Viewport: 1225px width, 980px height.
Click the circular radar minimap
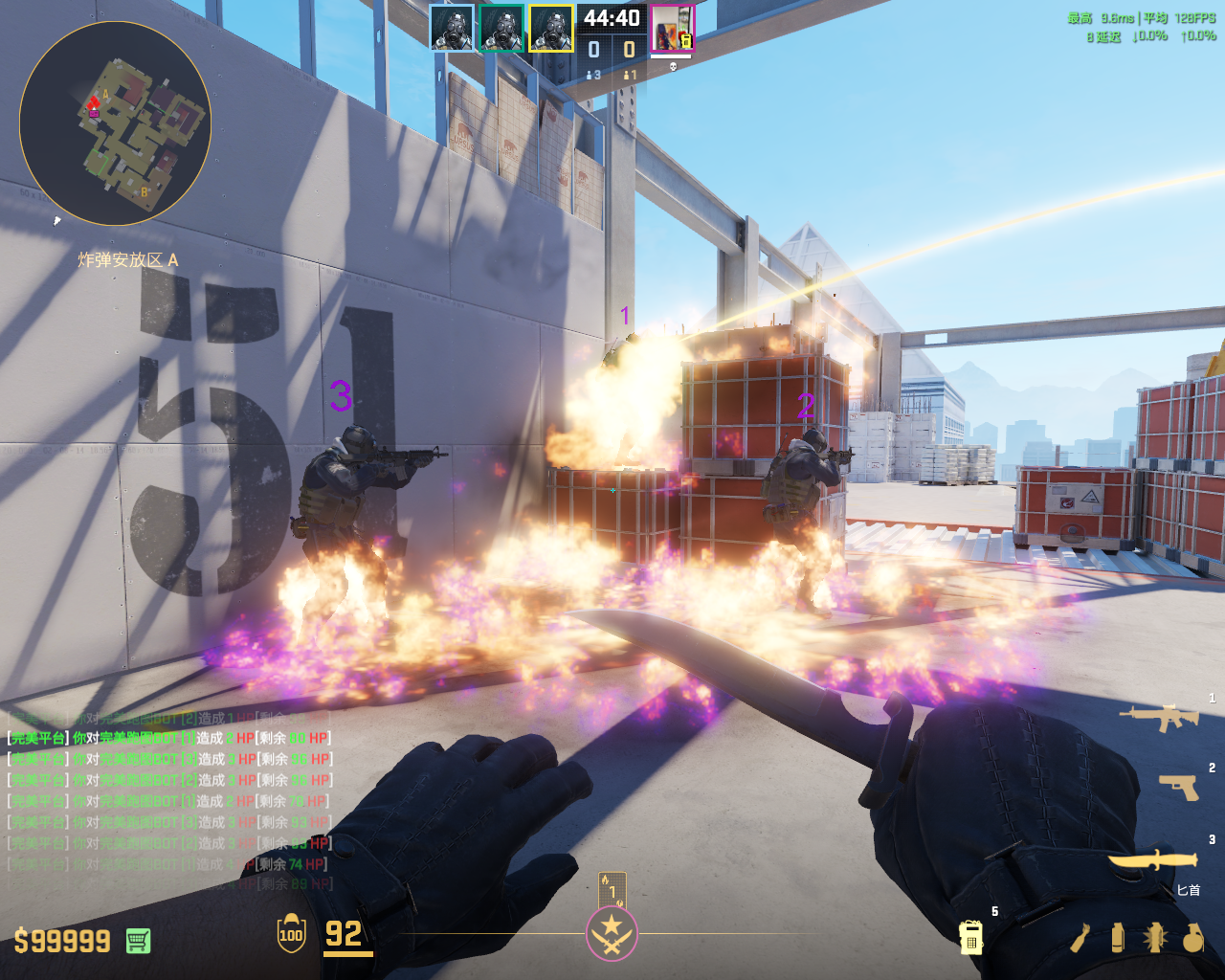[115, 123]
